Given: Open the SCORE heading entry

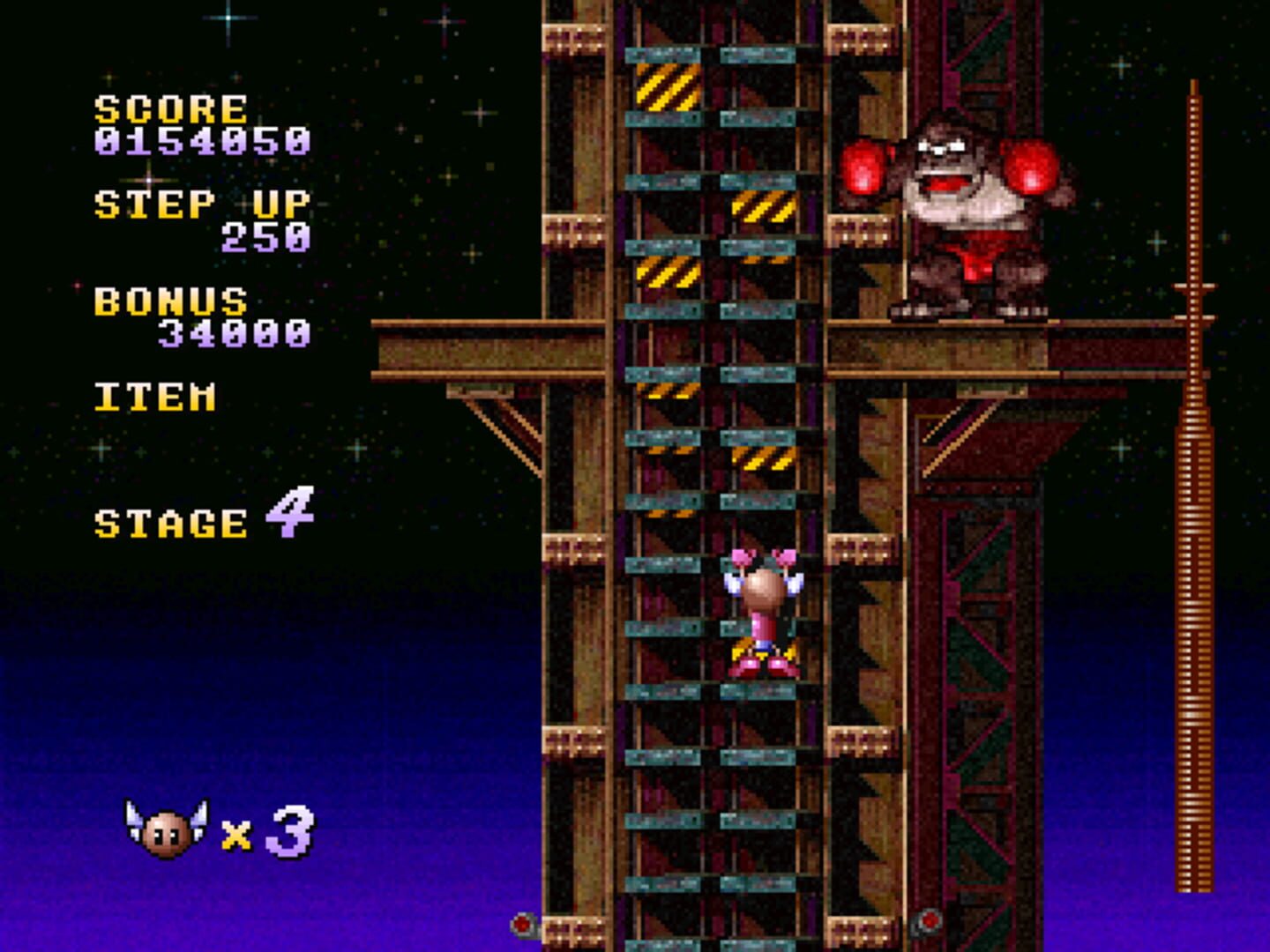Looking at the screenshot, I should pyautogui.click(x=172, y=108).
